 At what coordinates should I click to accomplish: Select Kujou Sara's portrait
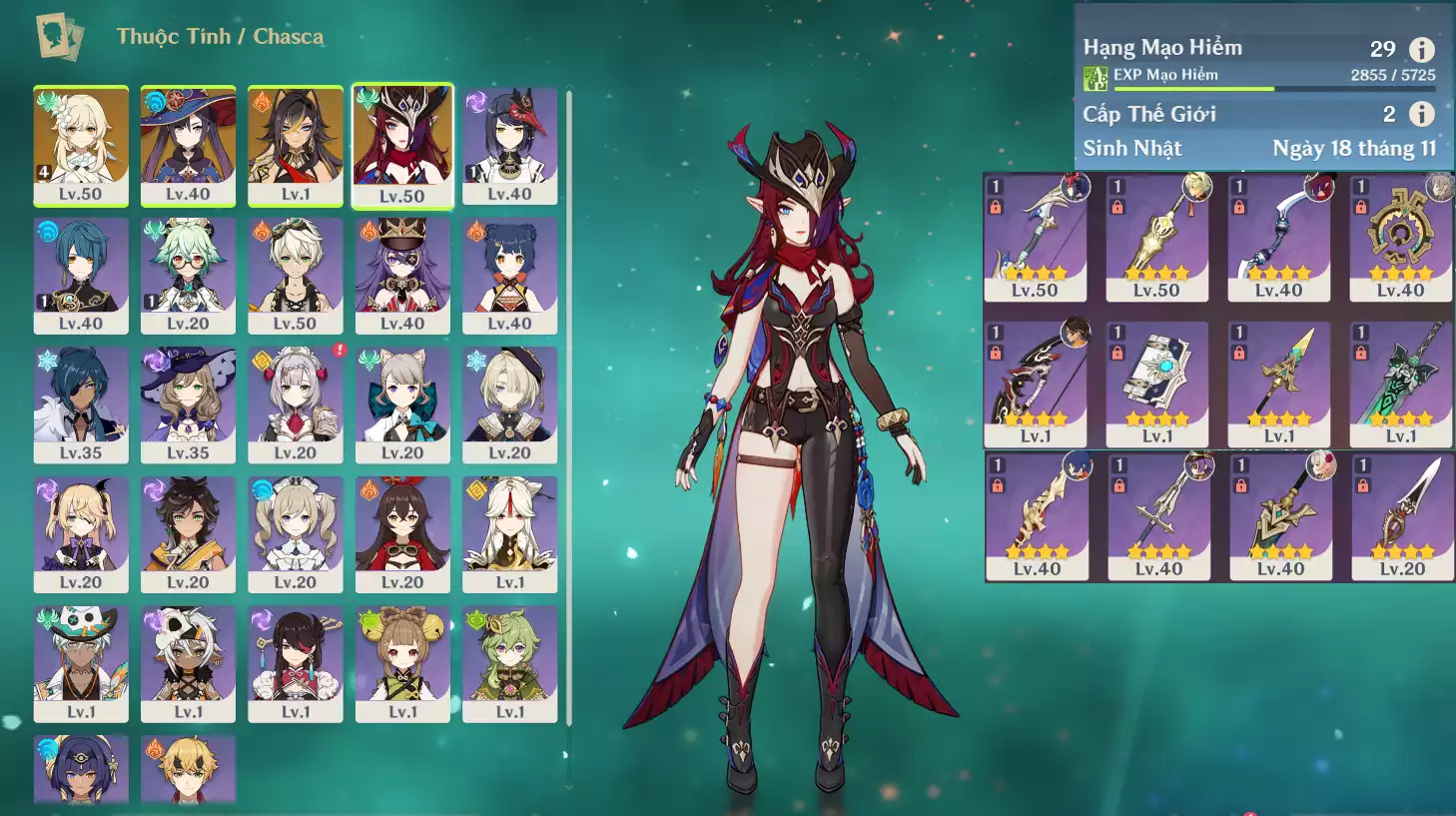[x=509, y=146]
